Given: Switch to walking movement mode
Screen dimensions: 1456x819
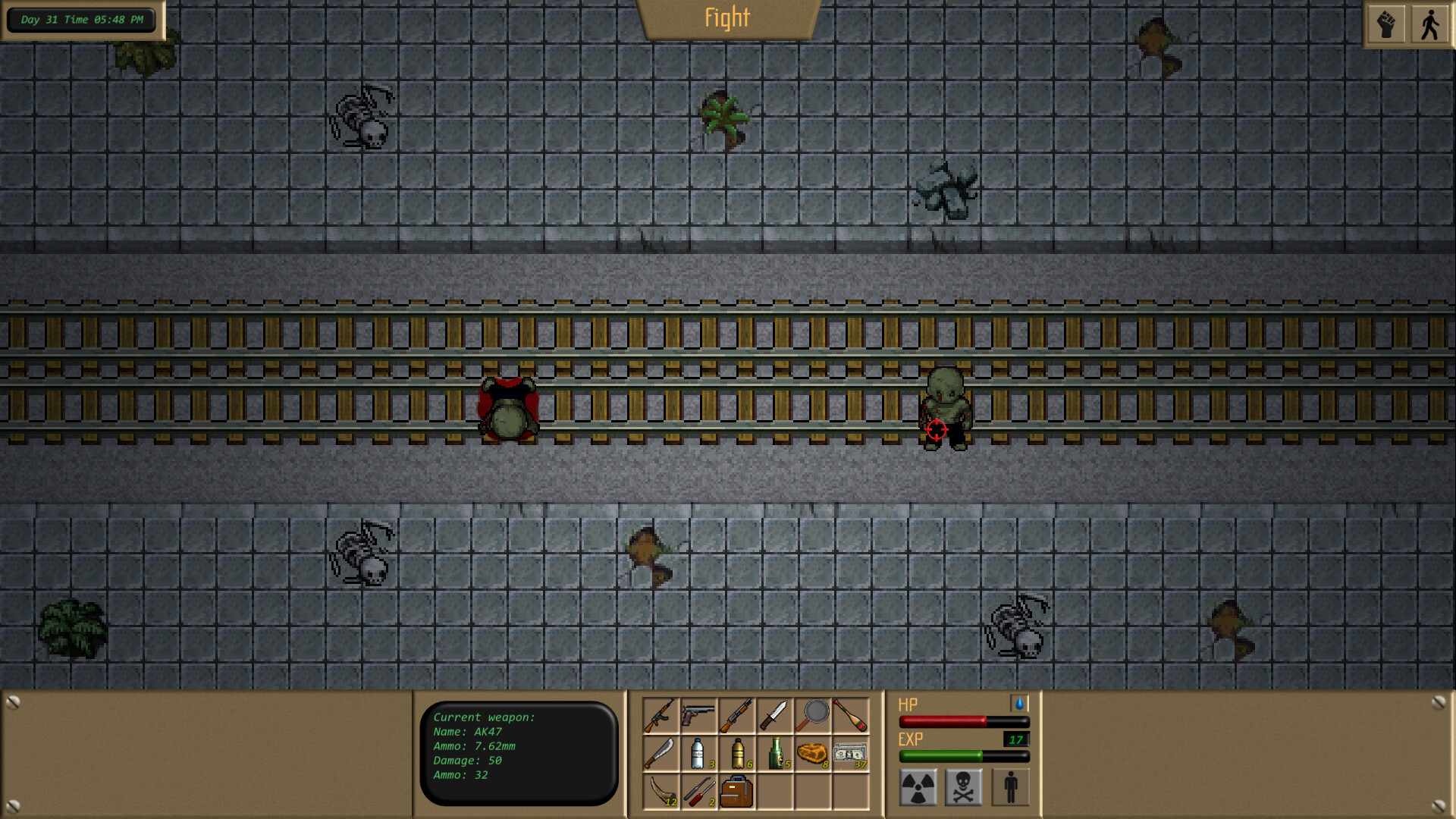Looking at the screenshot, I should pyautogui.click(x=1429, y=22).
